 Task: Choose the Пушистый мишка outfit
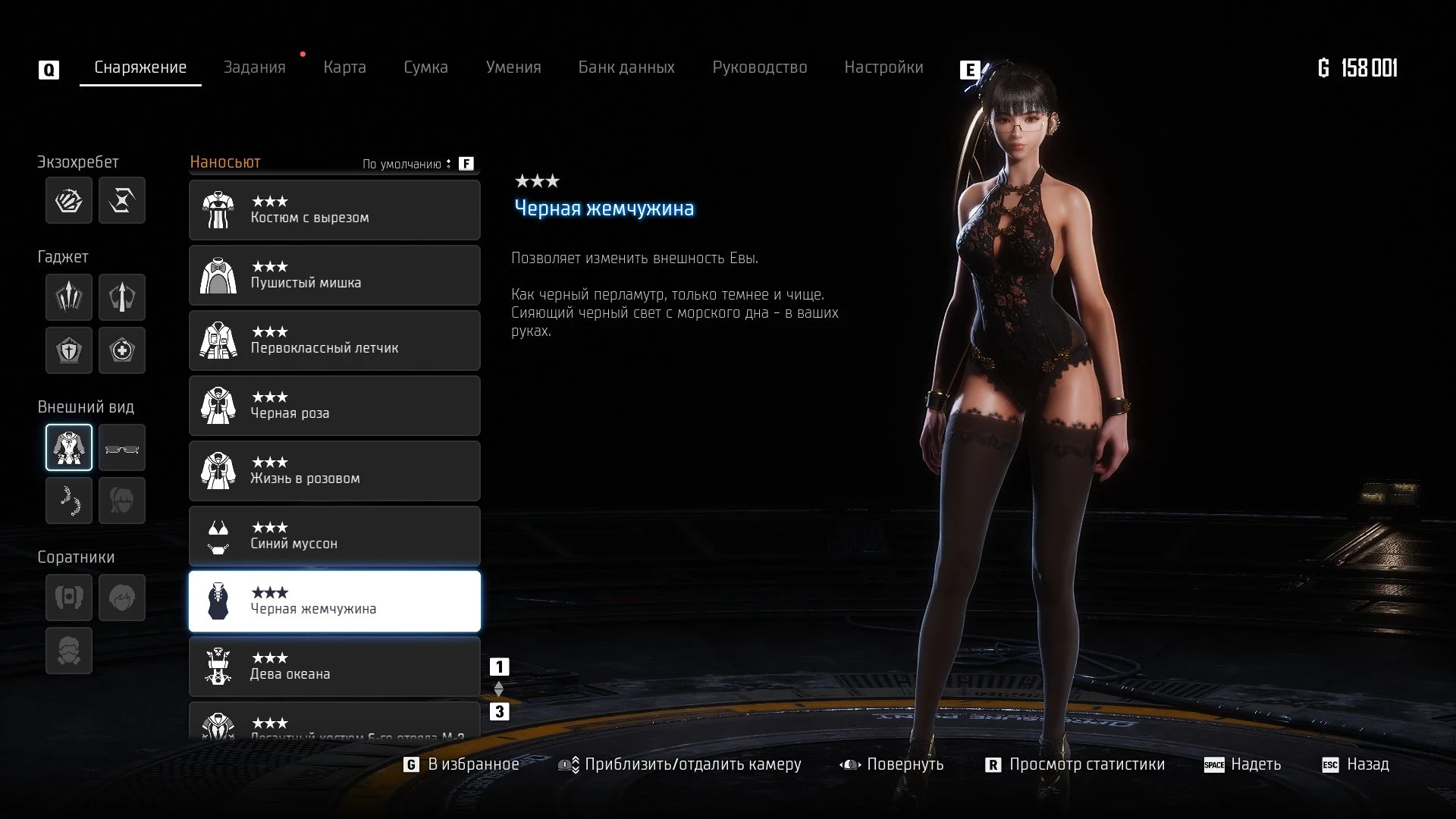[x=334, y=275]
